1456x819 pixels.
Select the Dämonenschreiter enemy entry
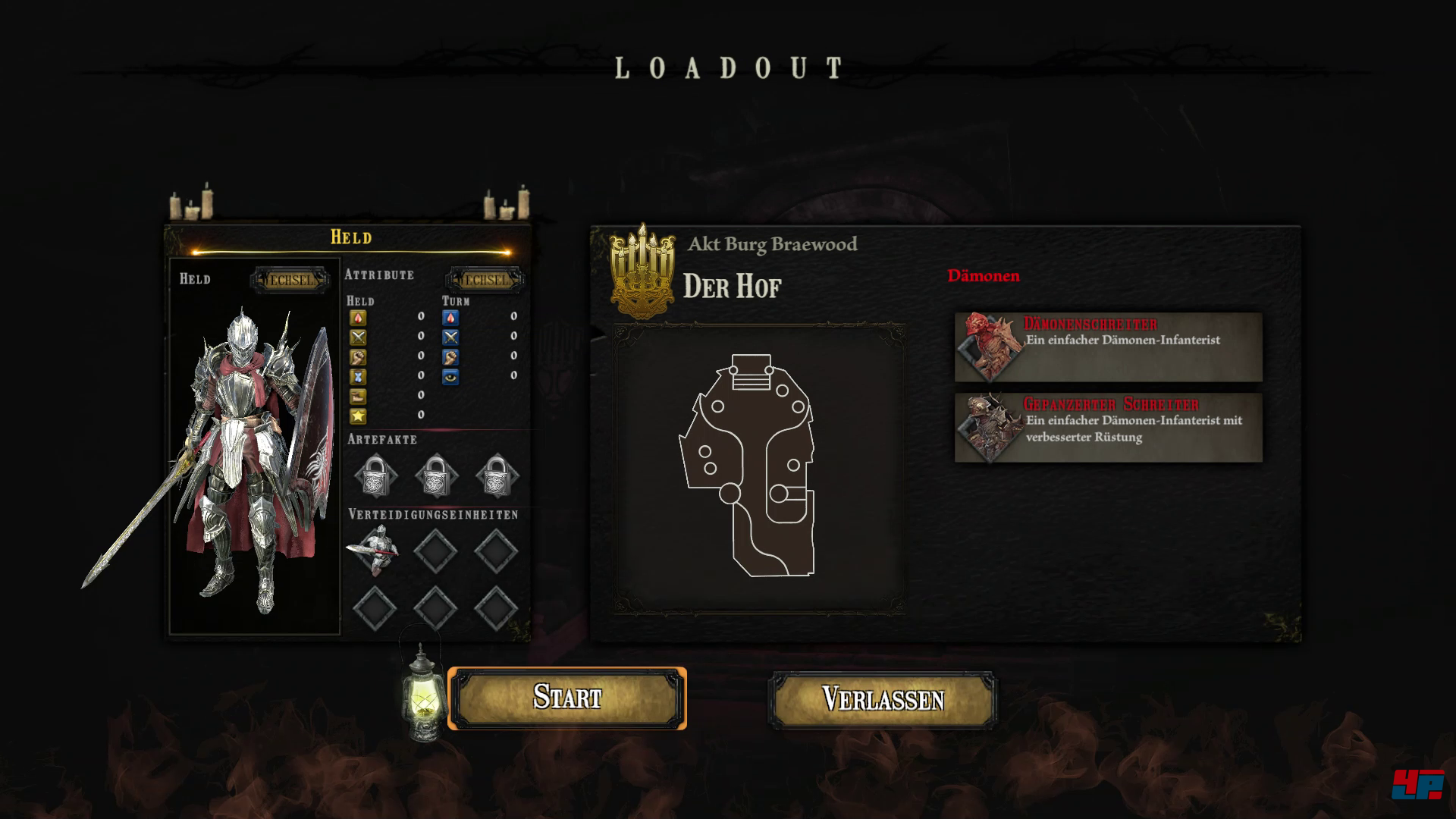tap(1108, 347)
